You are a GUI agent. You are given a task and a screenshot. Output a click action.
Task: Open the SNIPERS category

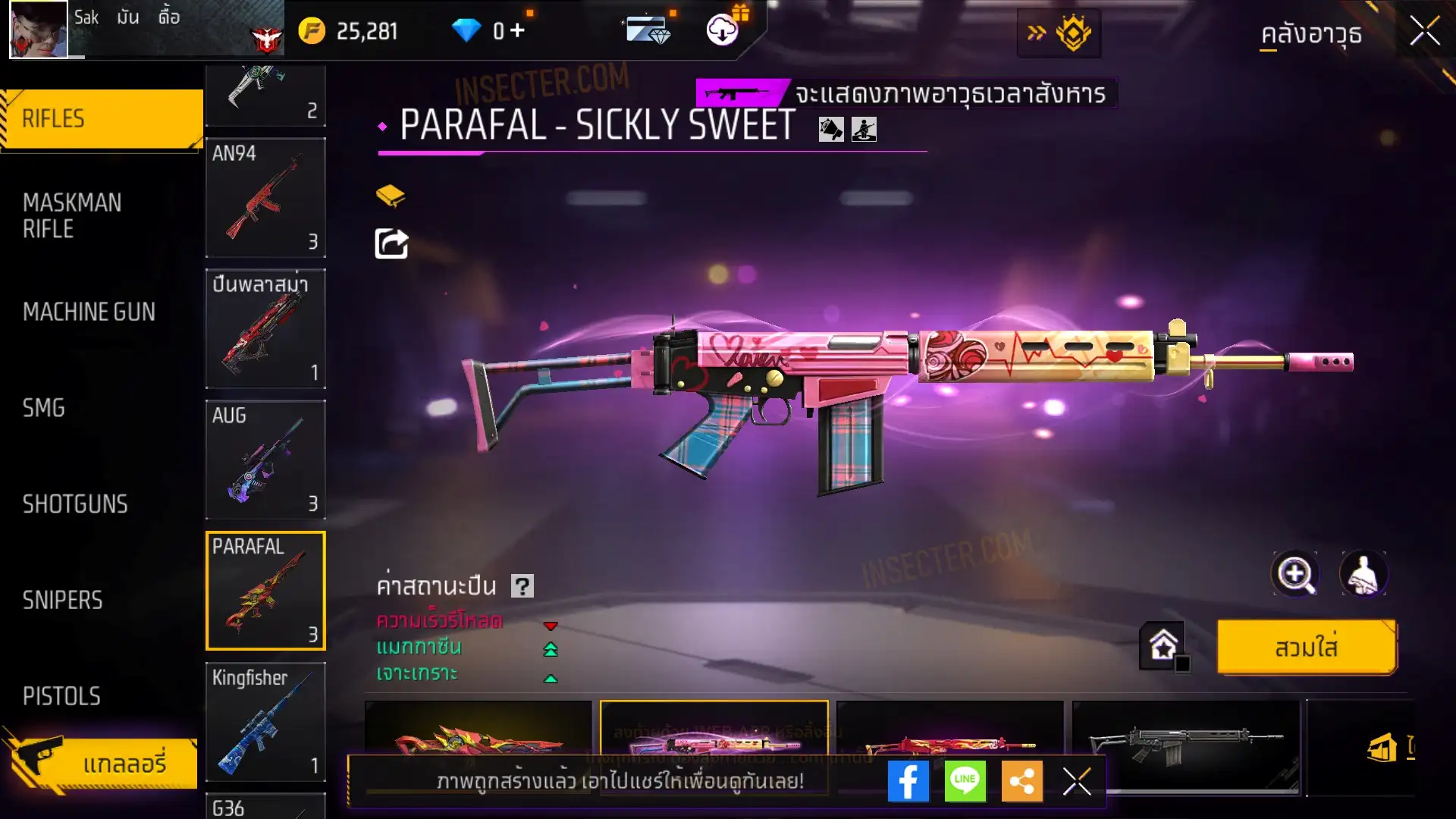[62, 601]
